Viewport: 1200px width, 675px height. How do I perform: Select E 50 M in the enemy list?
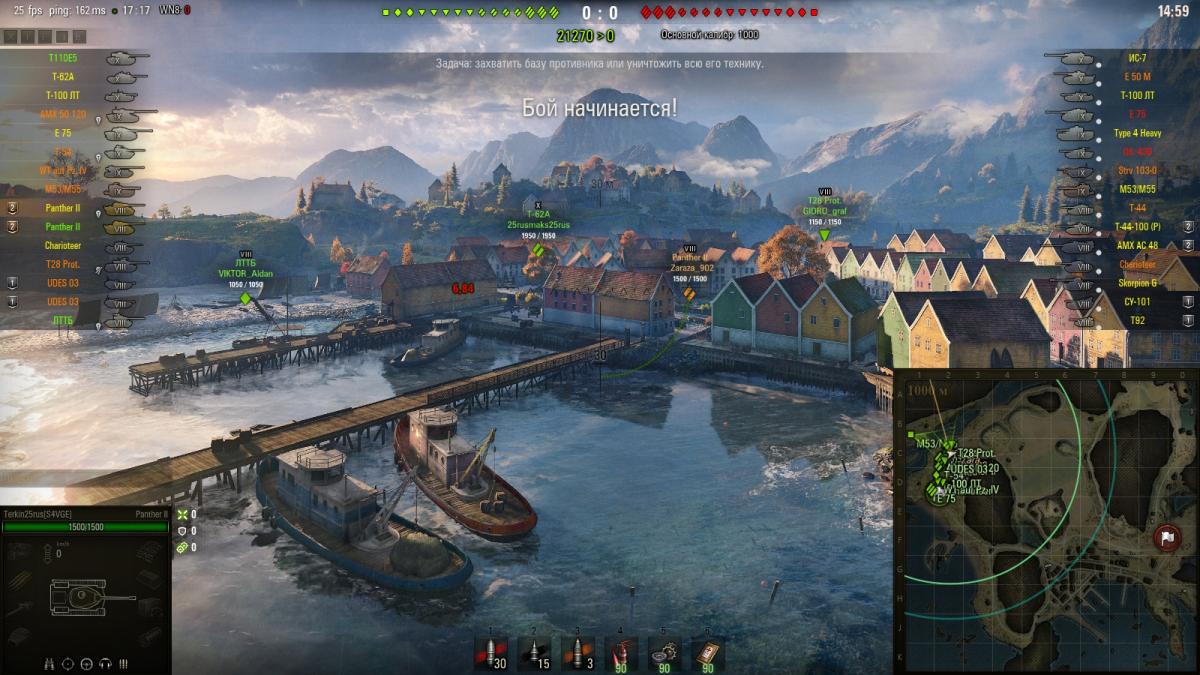(x=1137, y=77)
